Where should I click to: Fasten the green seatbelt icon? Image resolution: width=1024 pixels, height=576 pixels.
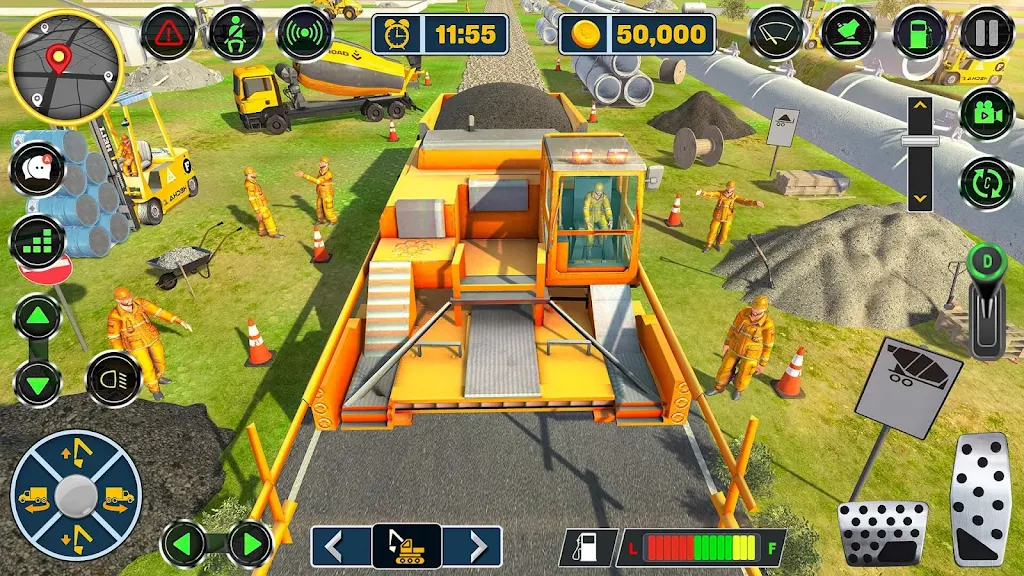pos(236,33)
